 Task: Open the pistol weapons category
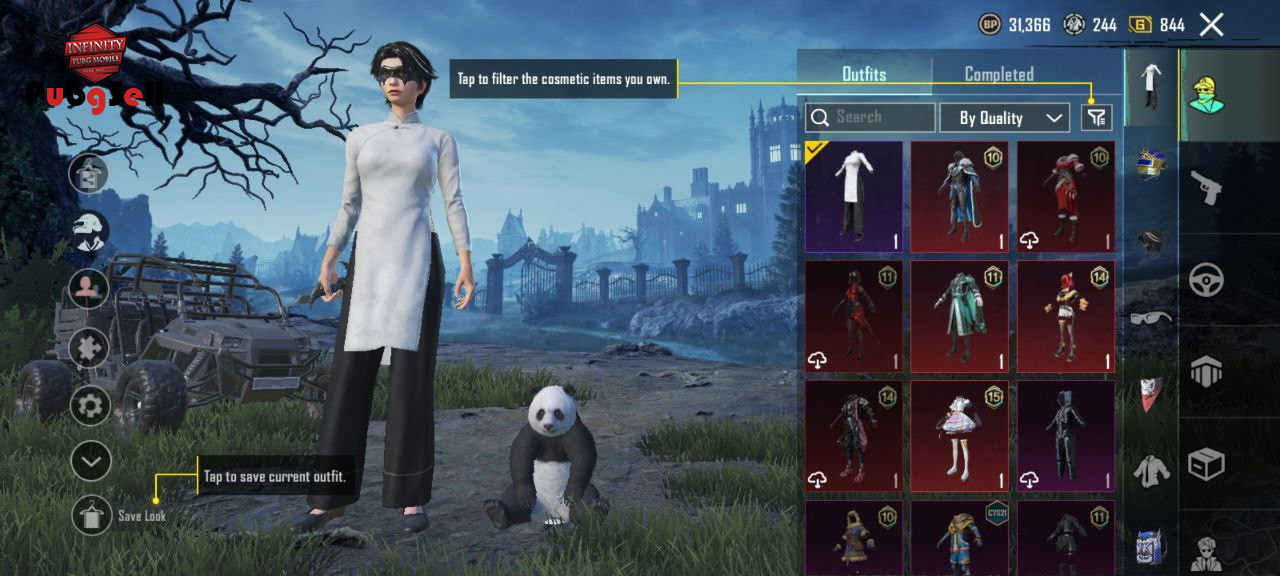pyautogui.click(x=1206, y=187)
